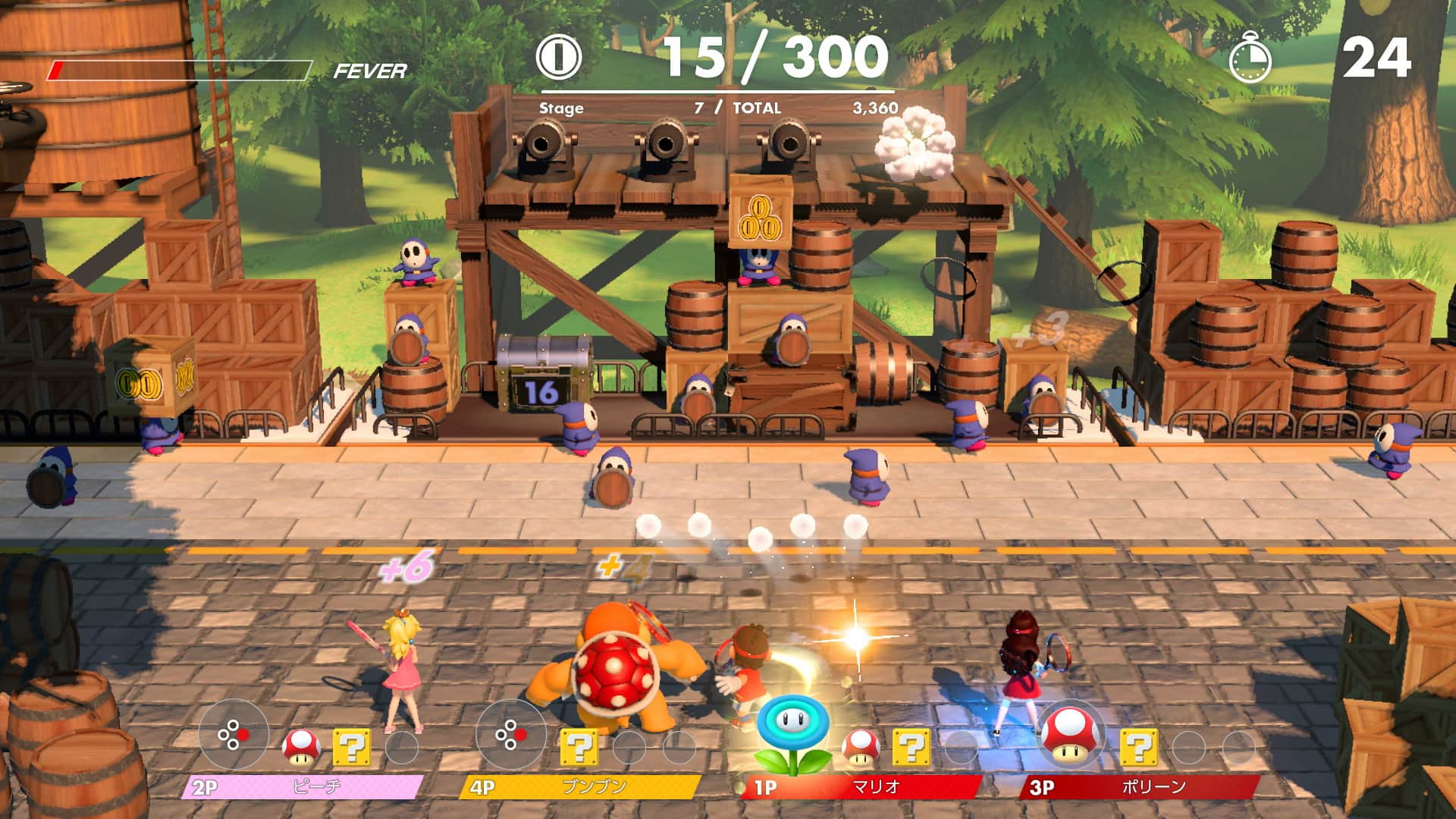Click the 2P Peach name banner
This screenshot has height=819, width=1456.
[x=302, y=787]
